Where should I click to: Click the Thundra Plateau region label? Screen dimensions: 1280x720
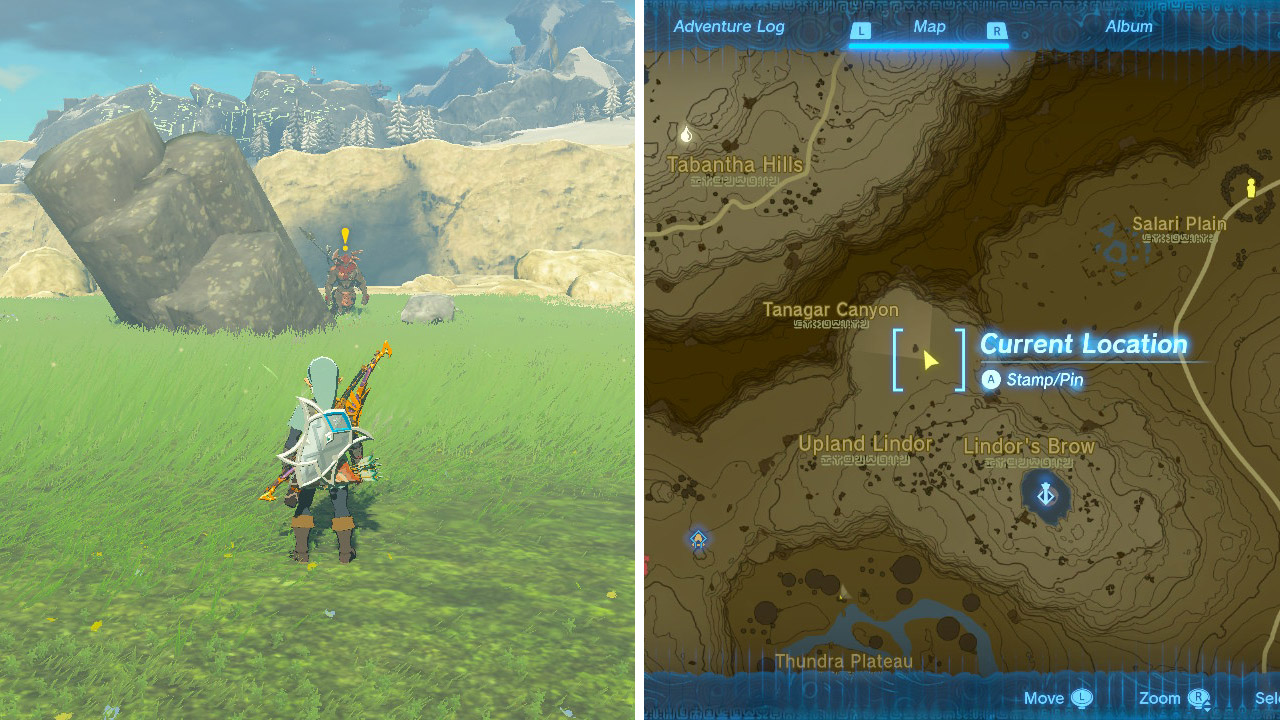click(x=845, y=660)
